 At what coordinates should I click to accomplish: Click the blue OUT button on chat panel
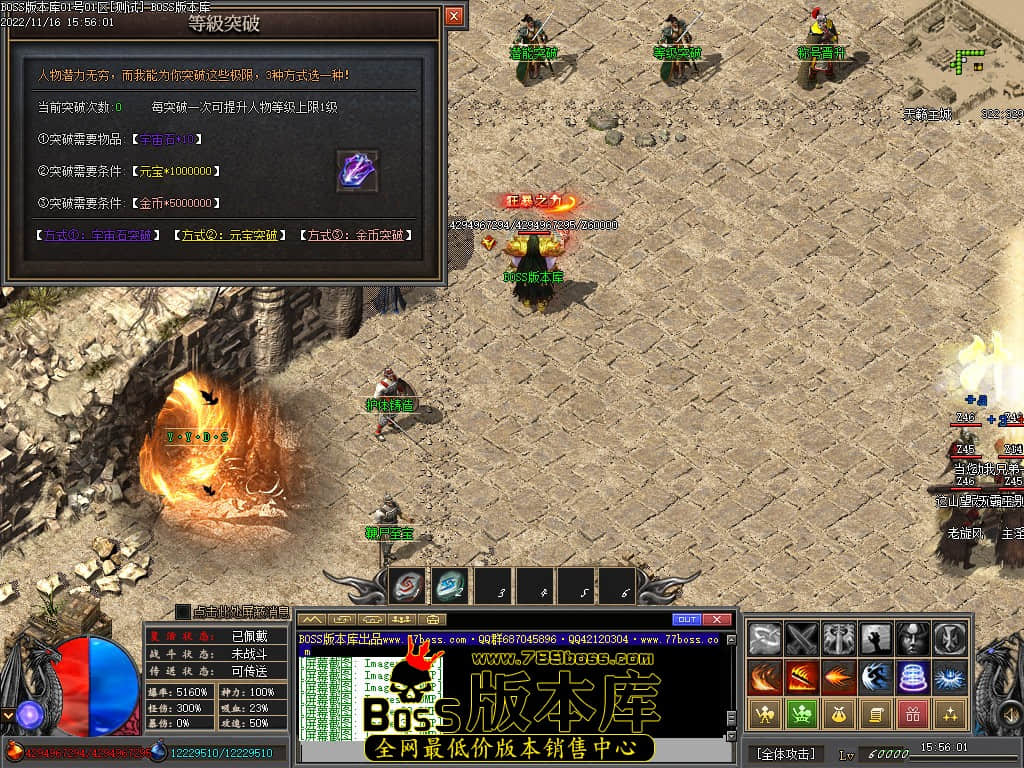tap(687, 620)
